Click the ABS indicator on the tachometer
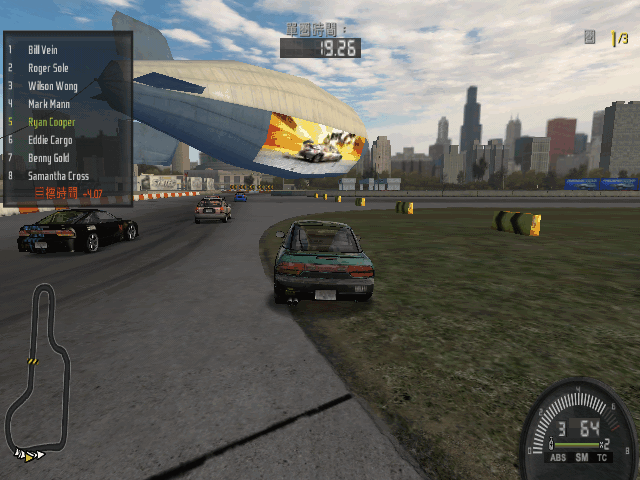 (558, 458)
